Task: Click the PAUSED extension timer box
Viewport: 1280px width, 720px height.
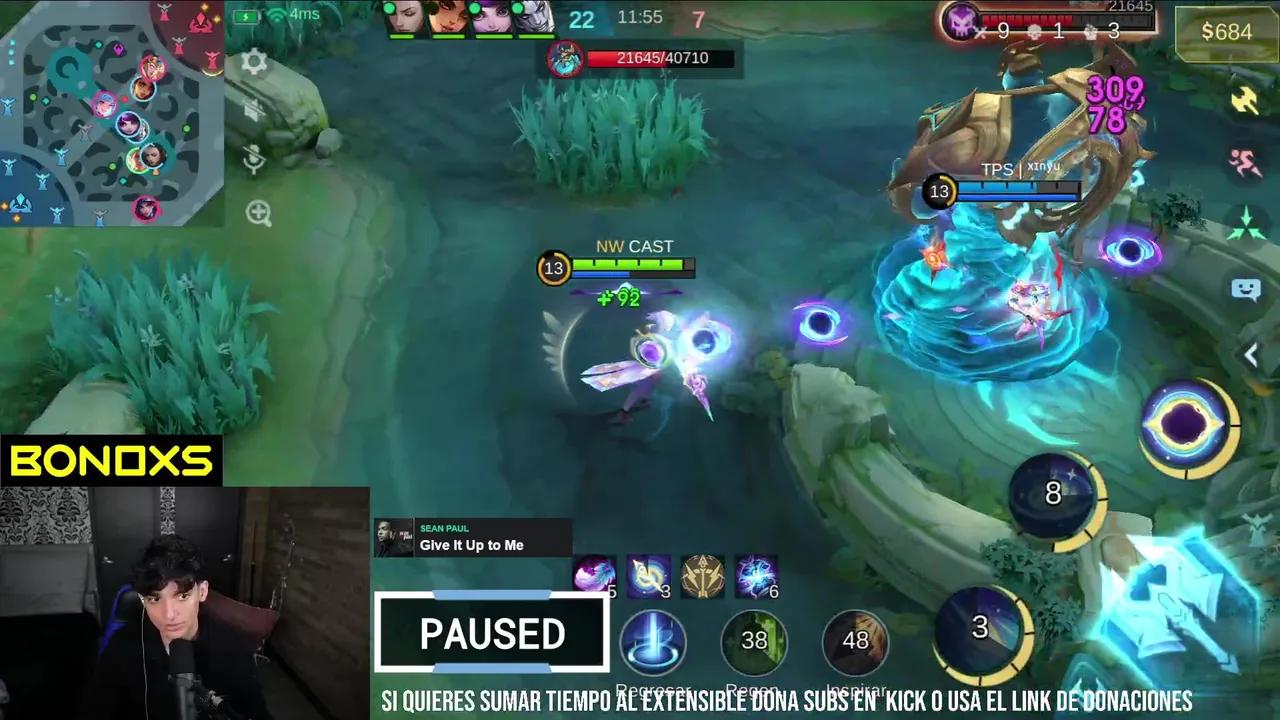Action: click(492, 633)
